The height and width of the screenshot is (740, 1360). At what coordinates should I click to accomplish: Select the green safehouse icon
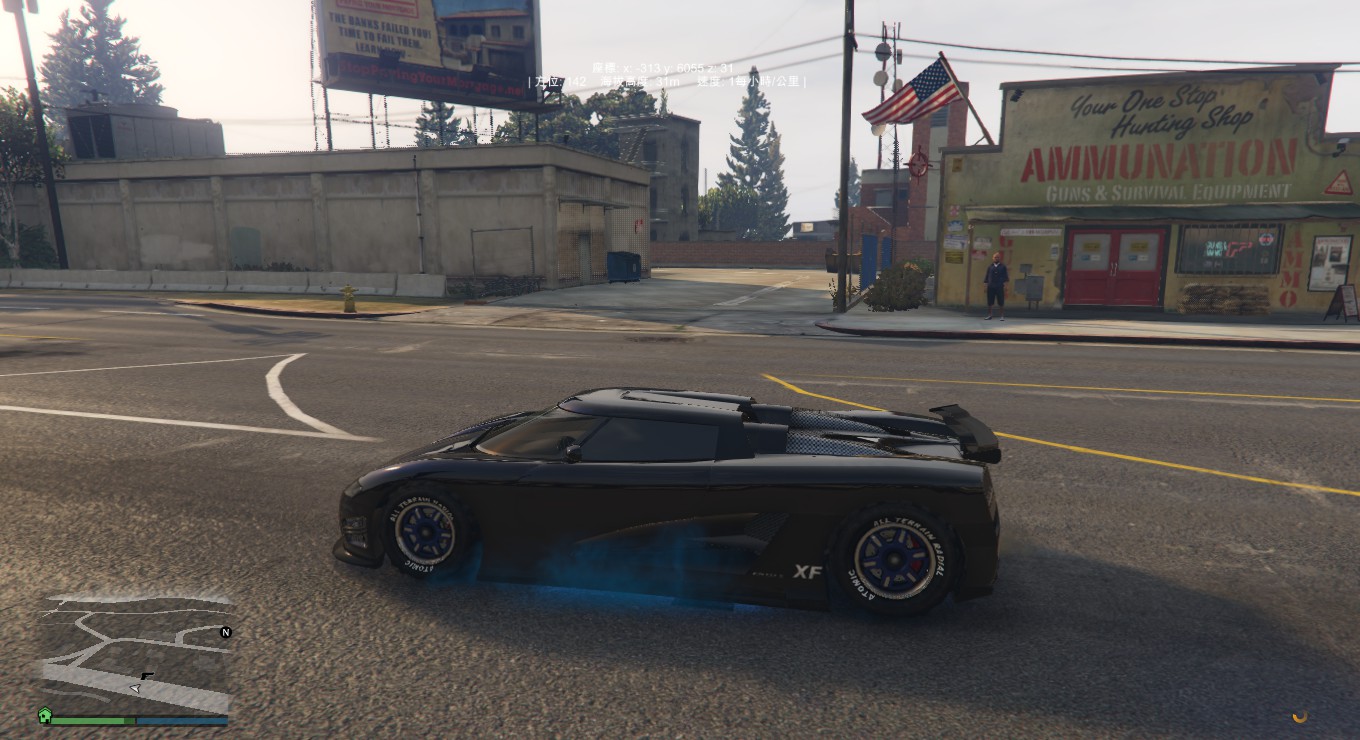click(x=44, y=716)
